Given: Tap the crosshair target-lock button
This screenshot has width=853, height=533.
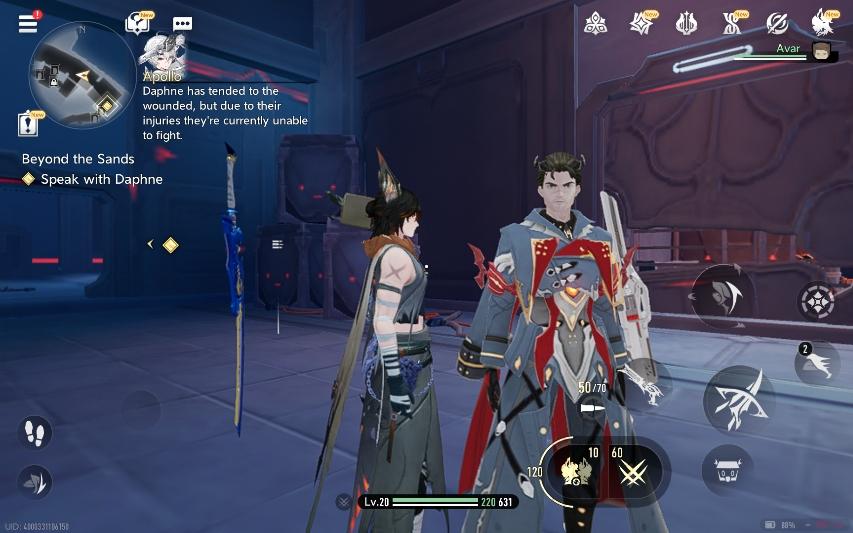Looking at the screenshot, I should (x=816, y=301).
